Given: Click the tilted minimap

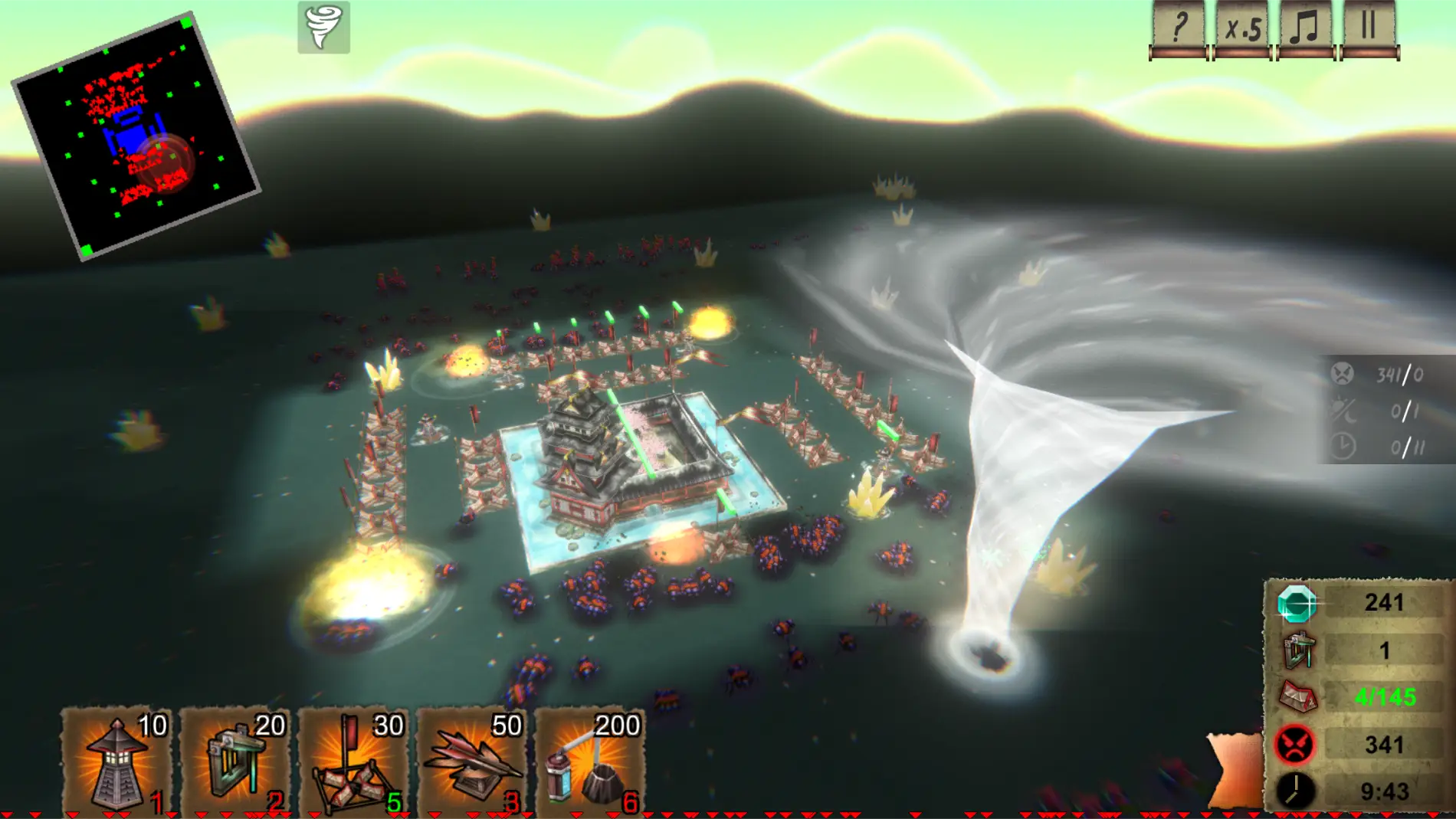Looking at the screenshot, I should pyautogui.click(x=136, y=136).
